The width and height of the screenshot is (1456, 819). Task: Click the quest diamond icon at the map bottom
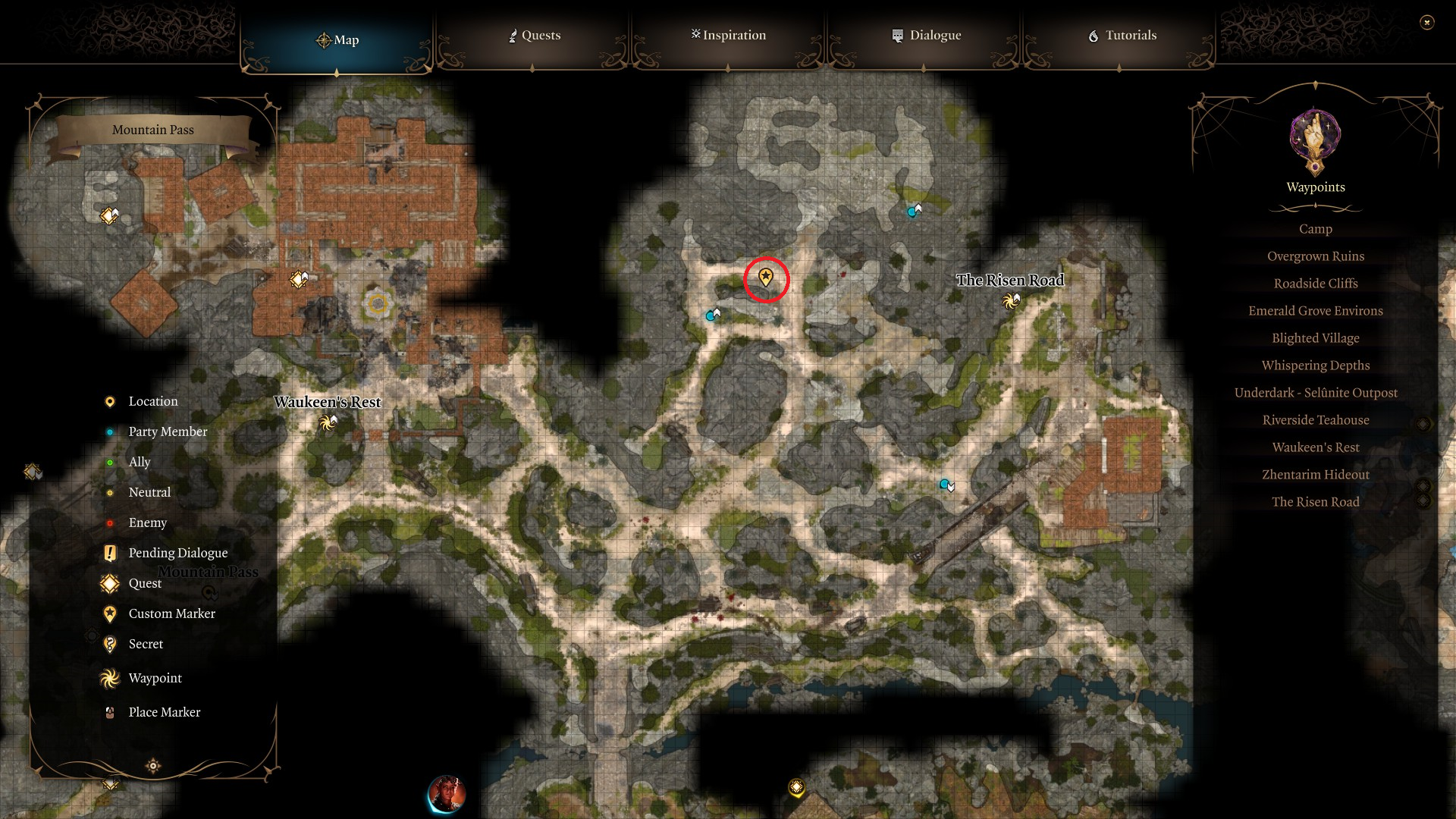tap(795, 787)
